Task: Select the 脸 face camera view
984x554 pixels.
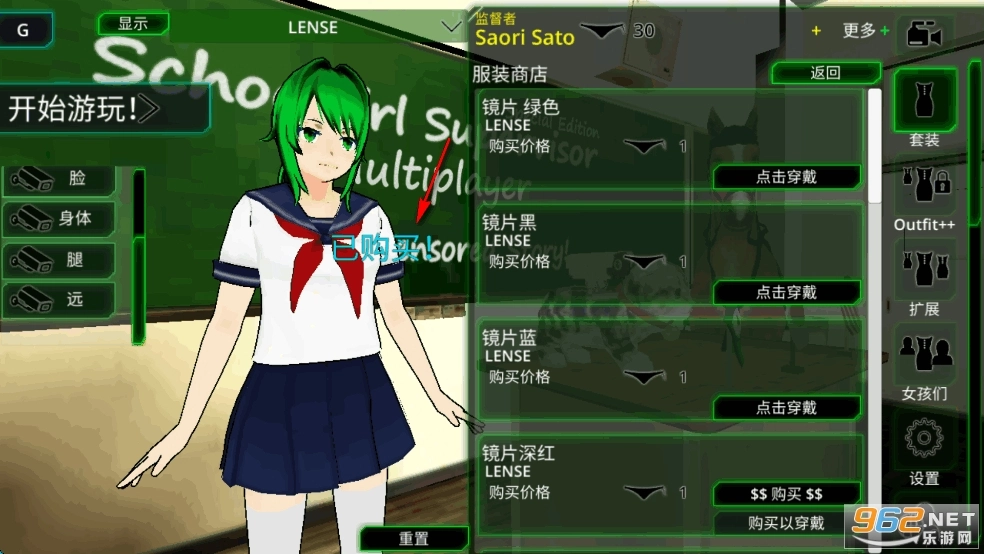Action: (x=60, y=179)
